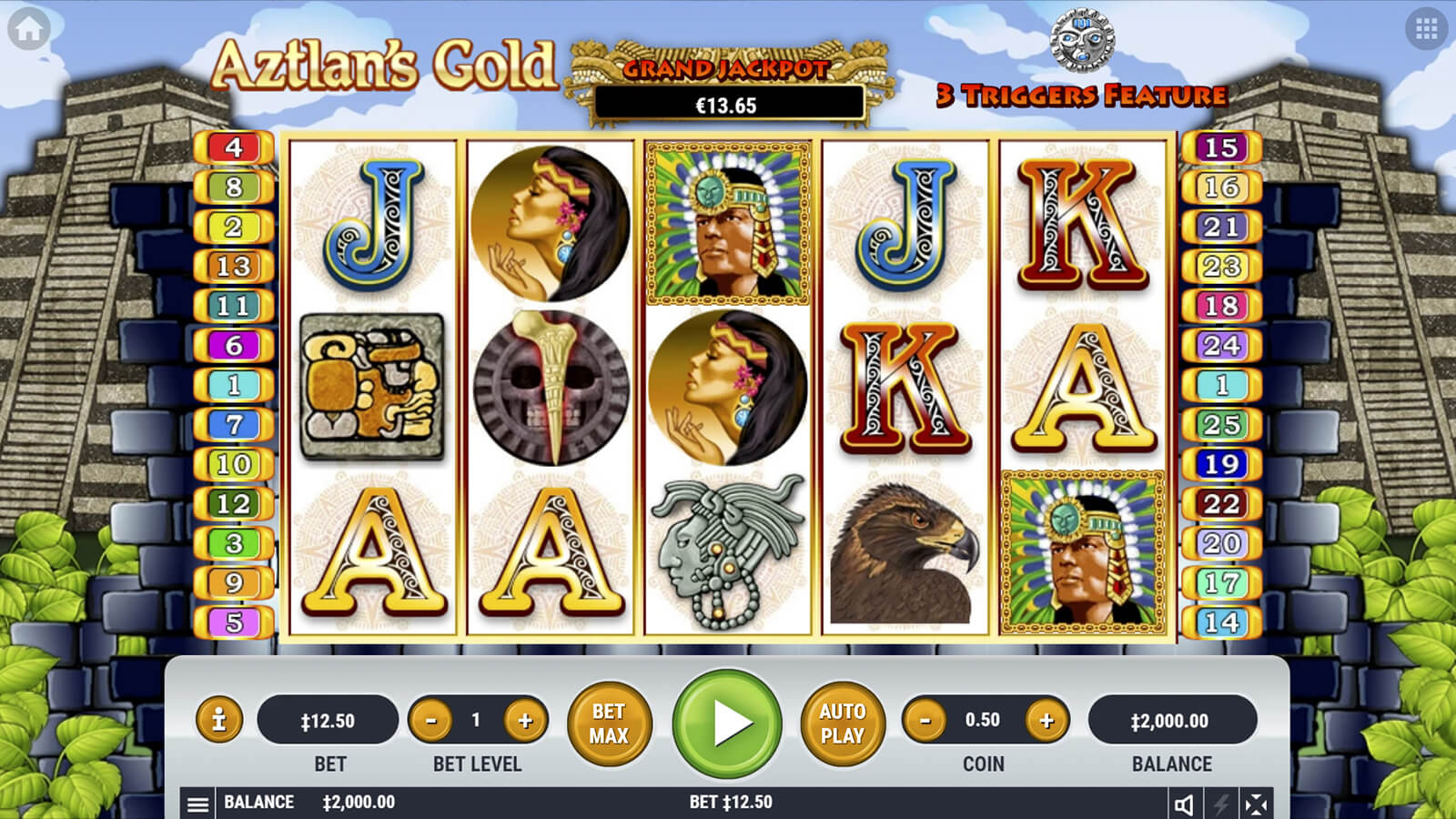1456x819 pixels.
Task: Highlight payline 5 marker
Action: click(234, 622)
